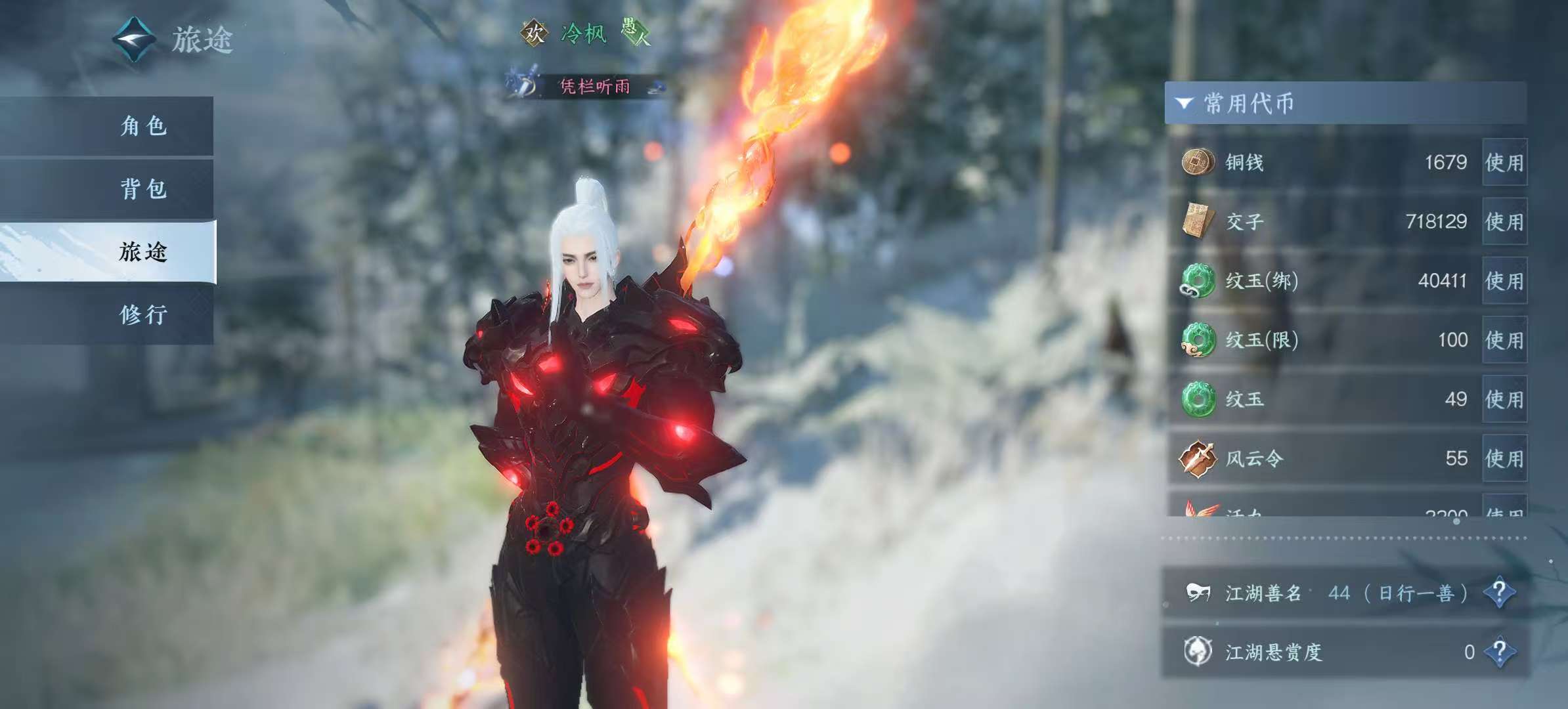
Task: Click the 铜钱 coin icon
Action: pyautogui.click(x=1197, y=161)
